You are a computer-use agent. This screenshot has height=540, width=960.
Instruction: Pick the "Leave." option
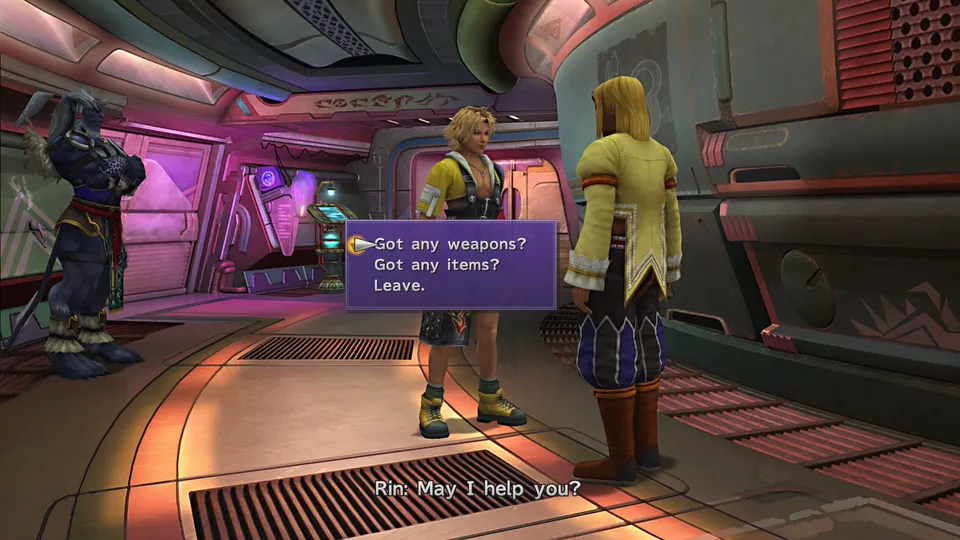tap(399, 285)
